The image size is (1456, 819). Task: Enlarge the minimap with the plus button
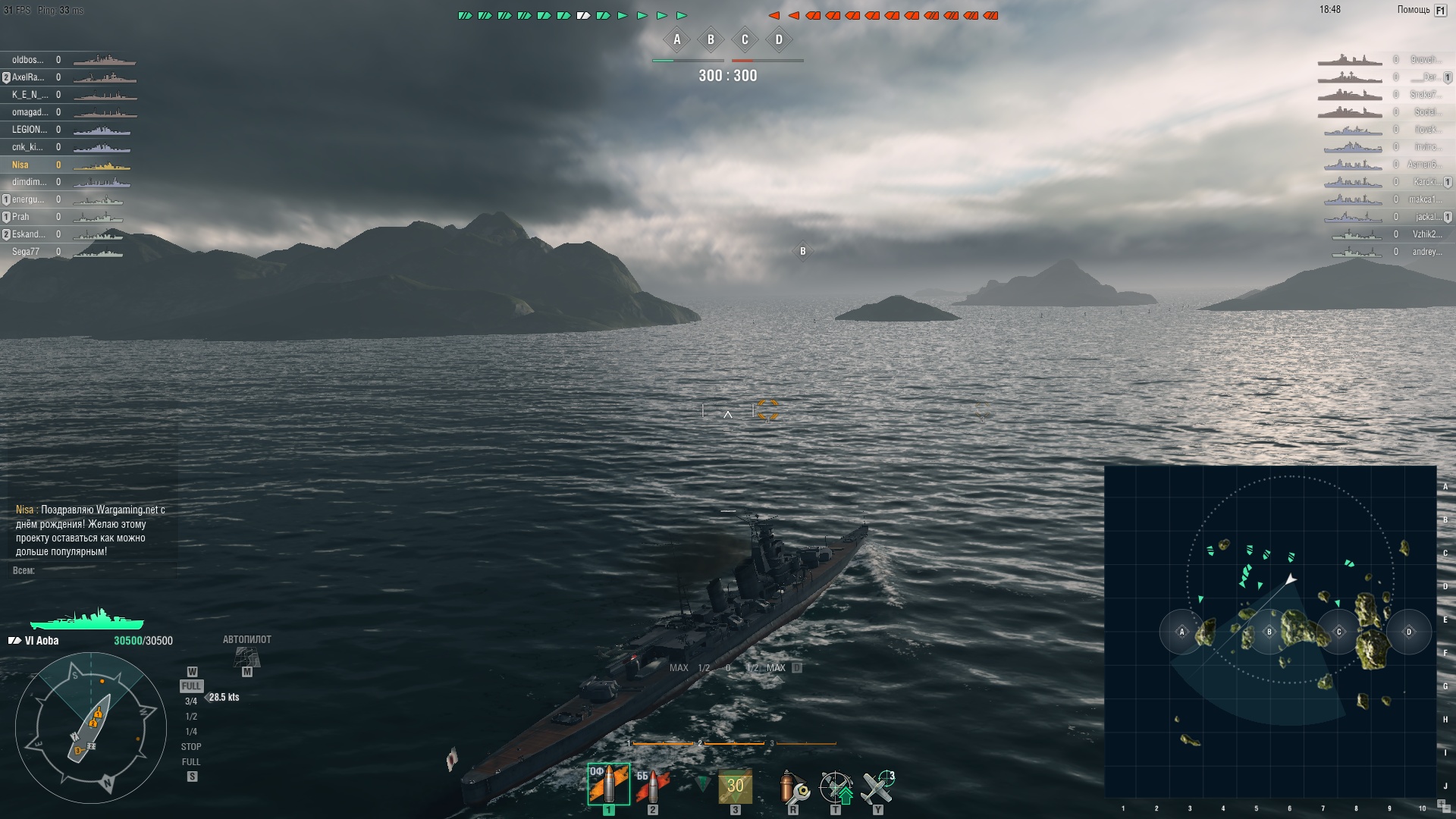pyautogui.click(x=1442, y=803)
